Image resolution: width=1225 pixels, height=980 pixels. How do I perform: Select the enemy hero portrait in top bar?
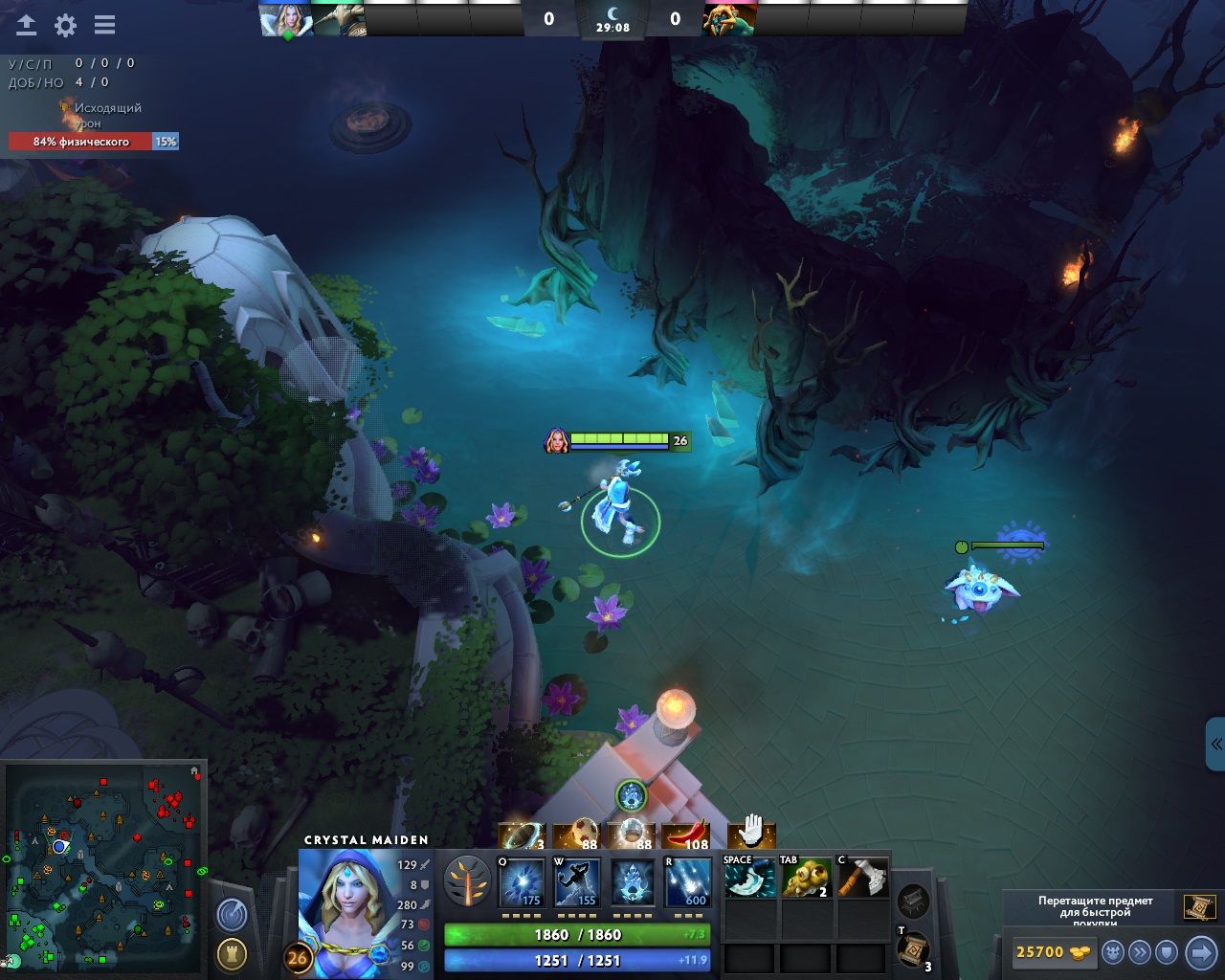(729, 19)
